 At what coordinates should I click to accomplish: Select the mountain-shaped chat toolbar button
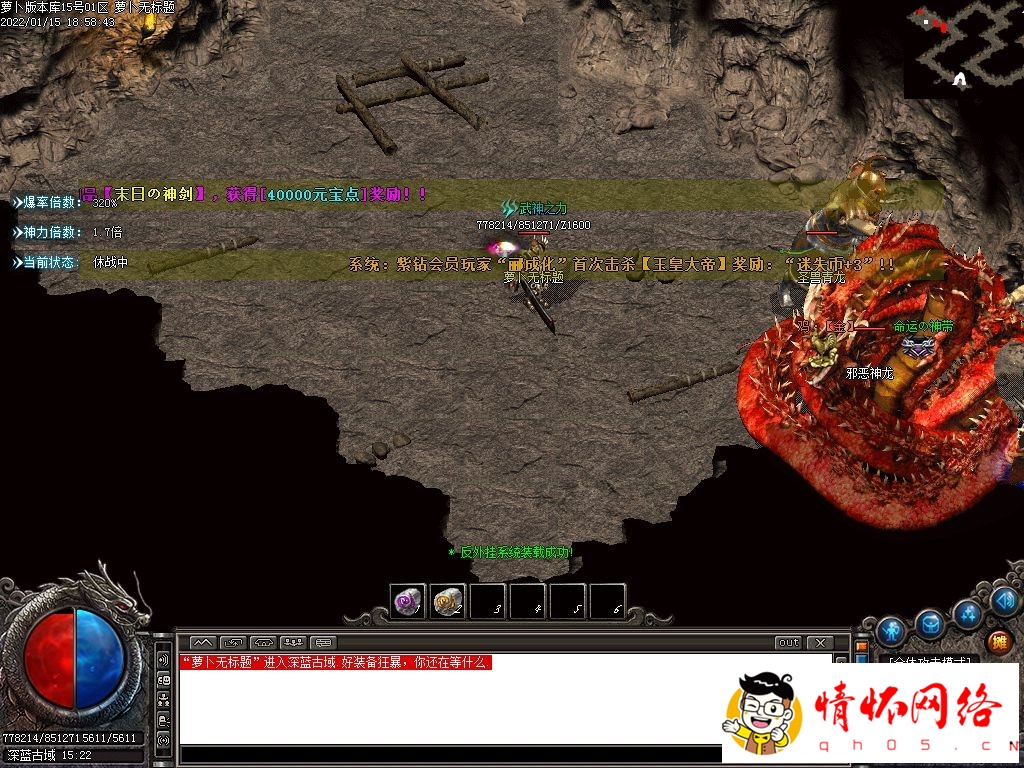pos(203,642)
